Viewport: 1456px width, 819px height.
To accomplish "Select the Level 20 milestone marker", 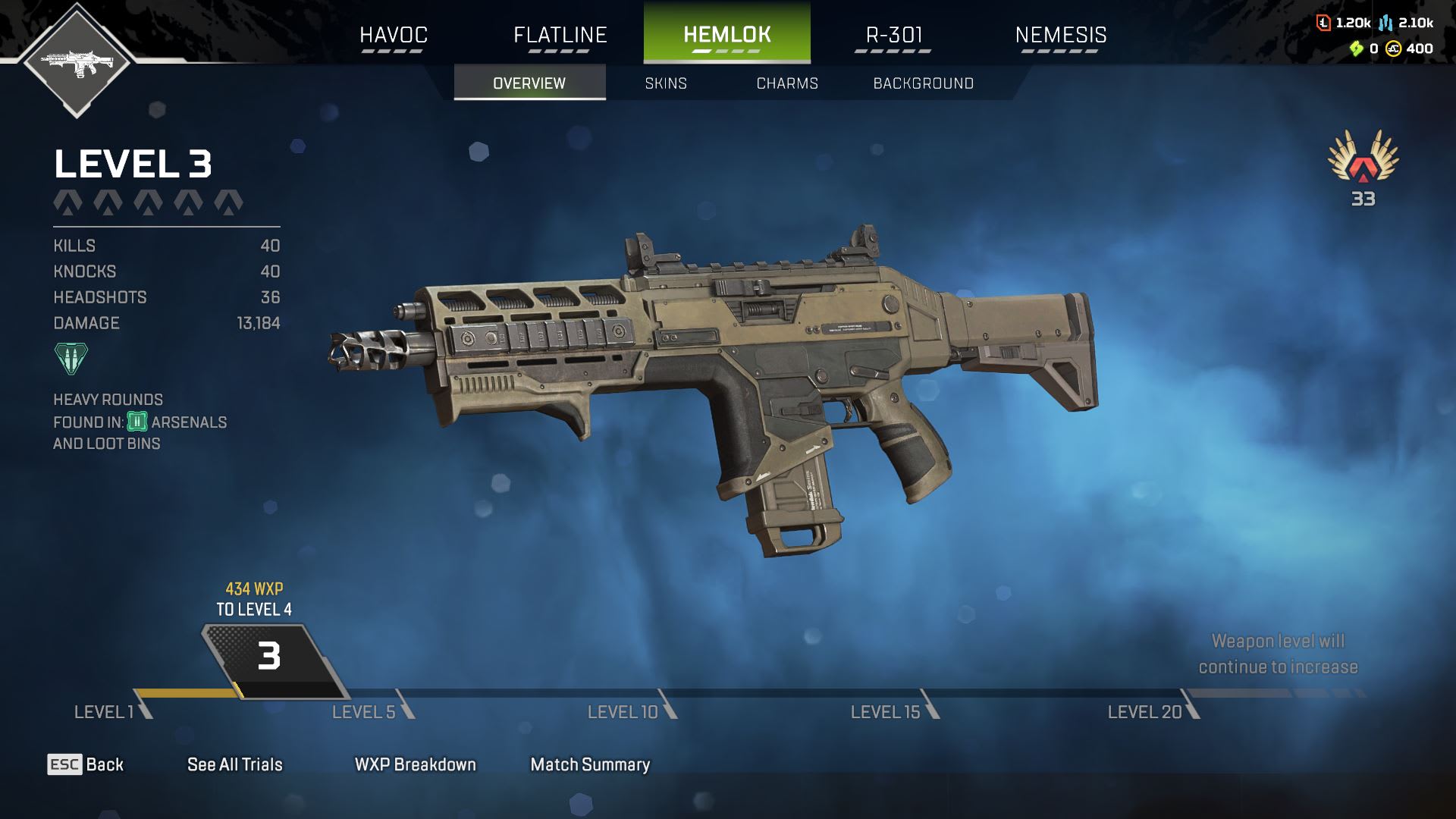I will pyautogui.click(x=1191, y=705).
